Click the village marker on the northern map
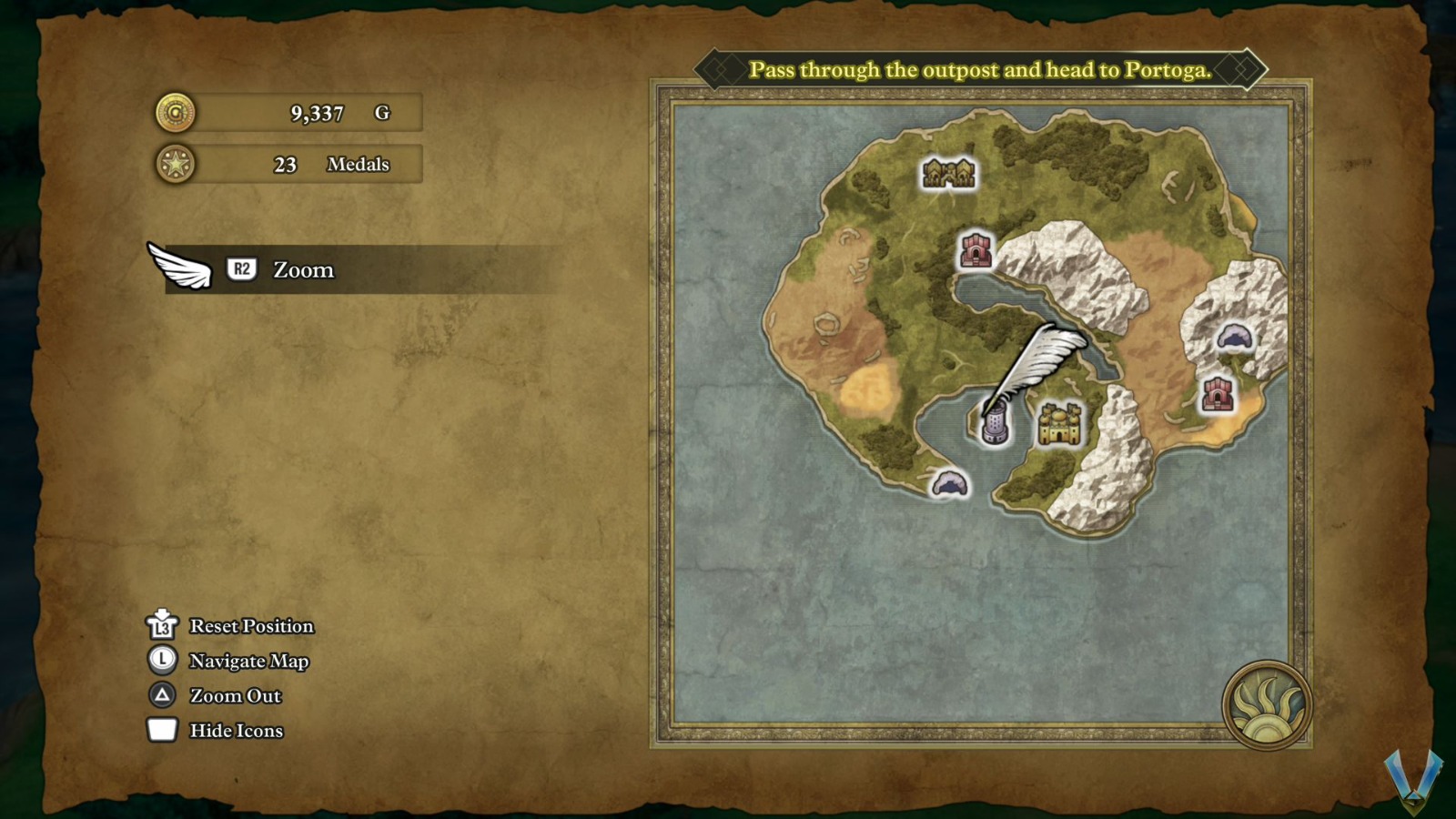The height and width of the screenshot is (819, 1456). point(948,172)
